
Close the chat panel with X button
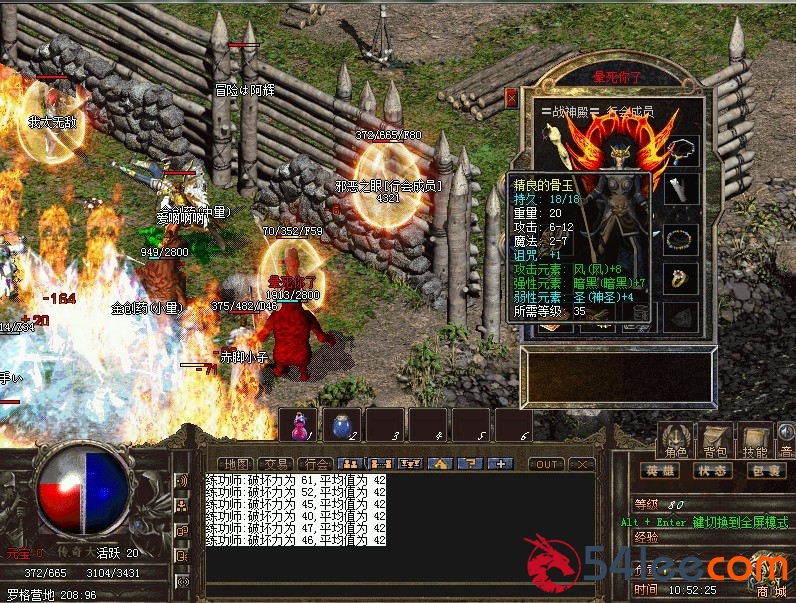point(580,464)
